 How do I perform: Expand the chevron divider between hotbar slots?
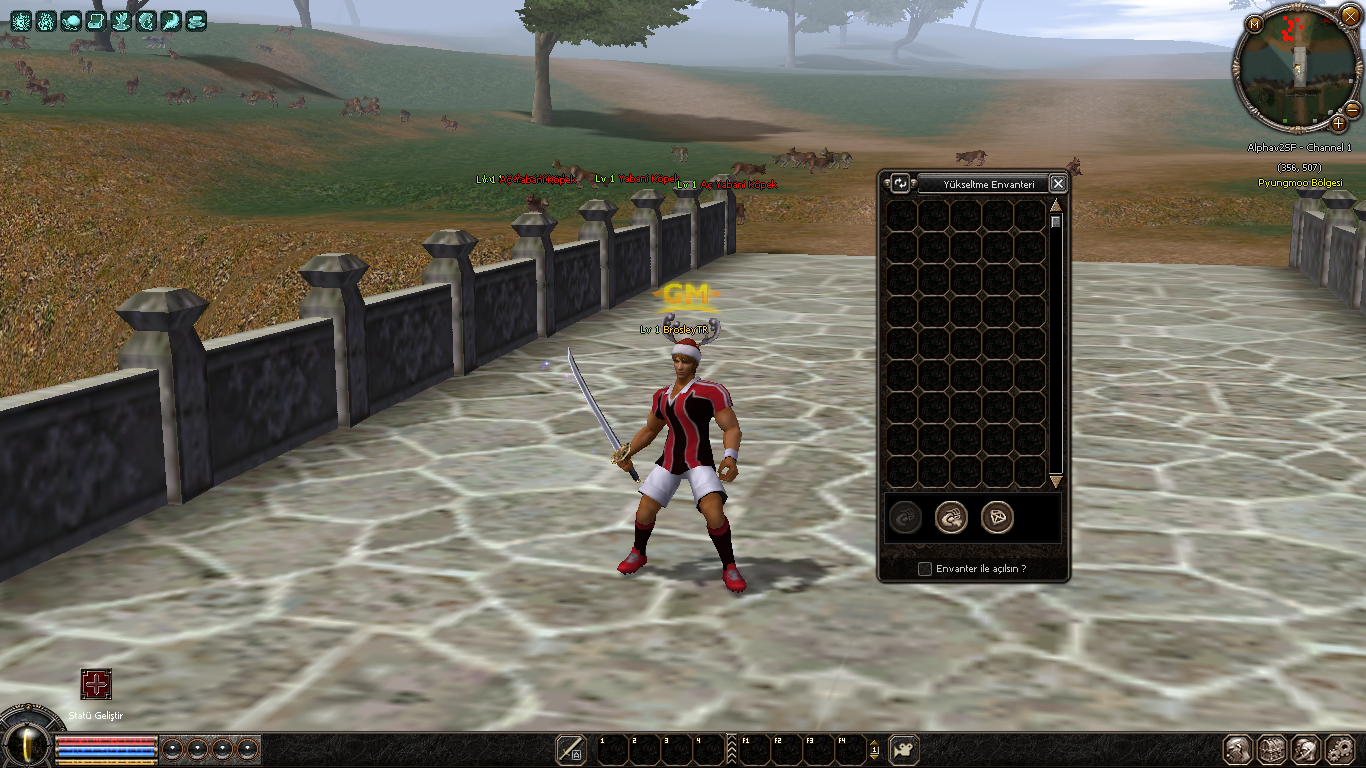731,749
